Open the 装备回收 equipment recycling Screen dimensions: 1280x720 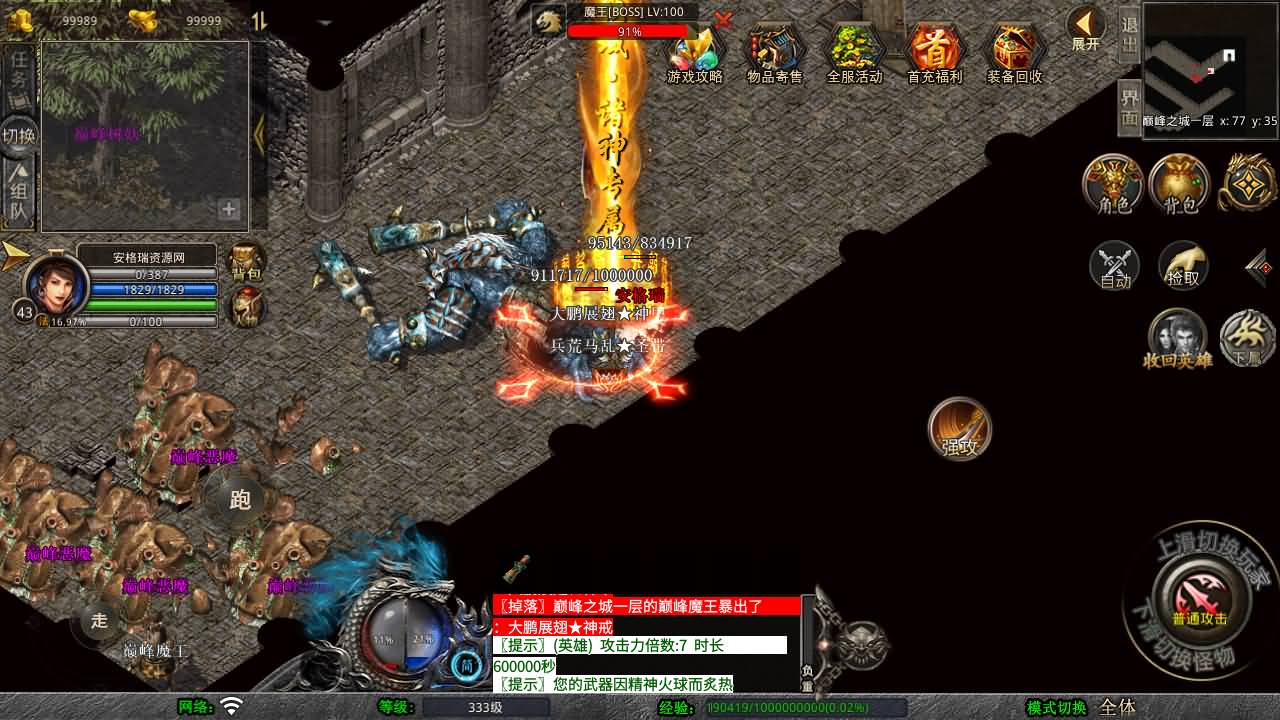pos(1015,53)
